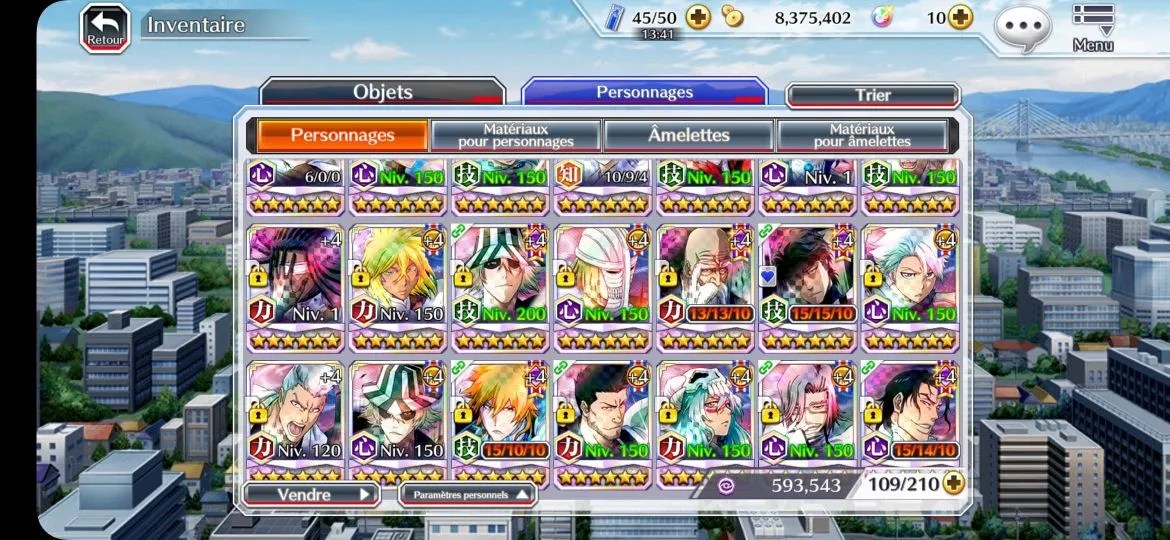Expand the Paramètres personnels panel
This screenshot has height=540, width=1170.
coord(467,493)
